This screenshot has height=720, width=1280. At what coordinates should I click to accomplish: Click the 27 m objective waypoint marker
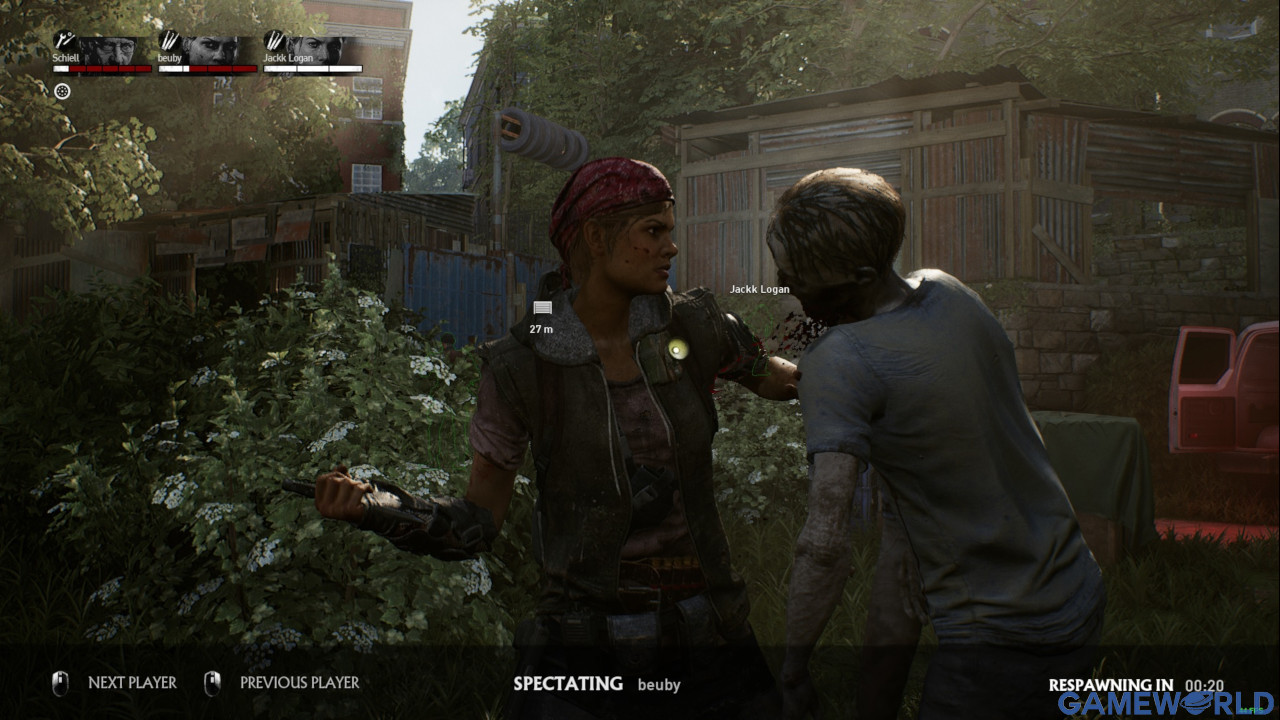542,308
